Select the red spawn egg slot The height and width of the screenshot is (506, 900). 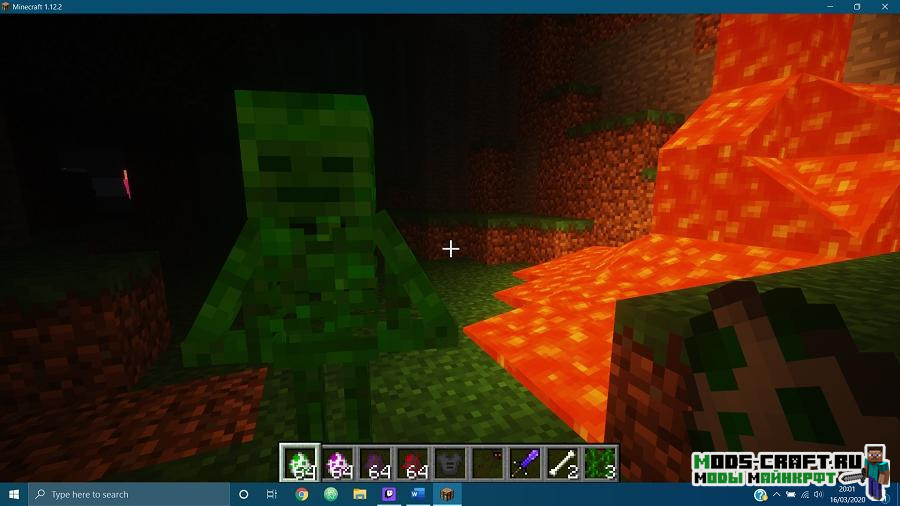(413, 462)
